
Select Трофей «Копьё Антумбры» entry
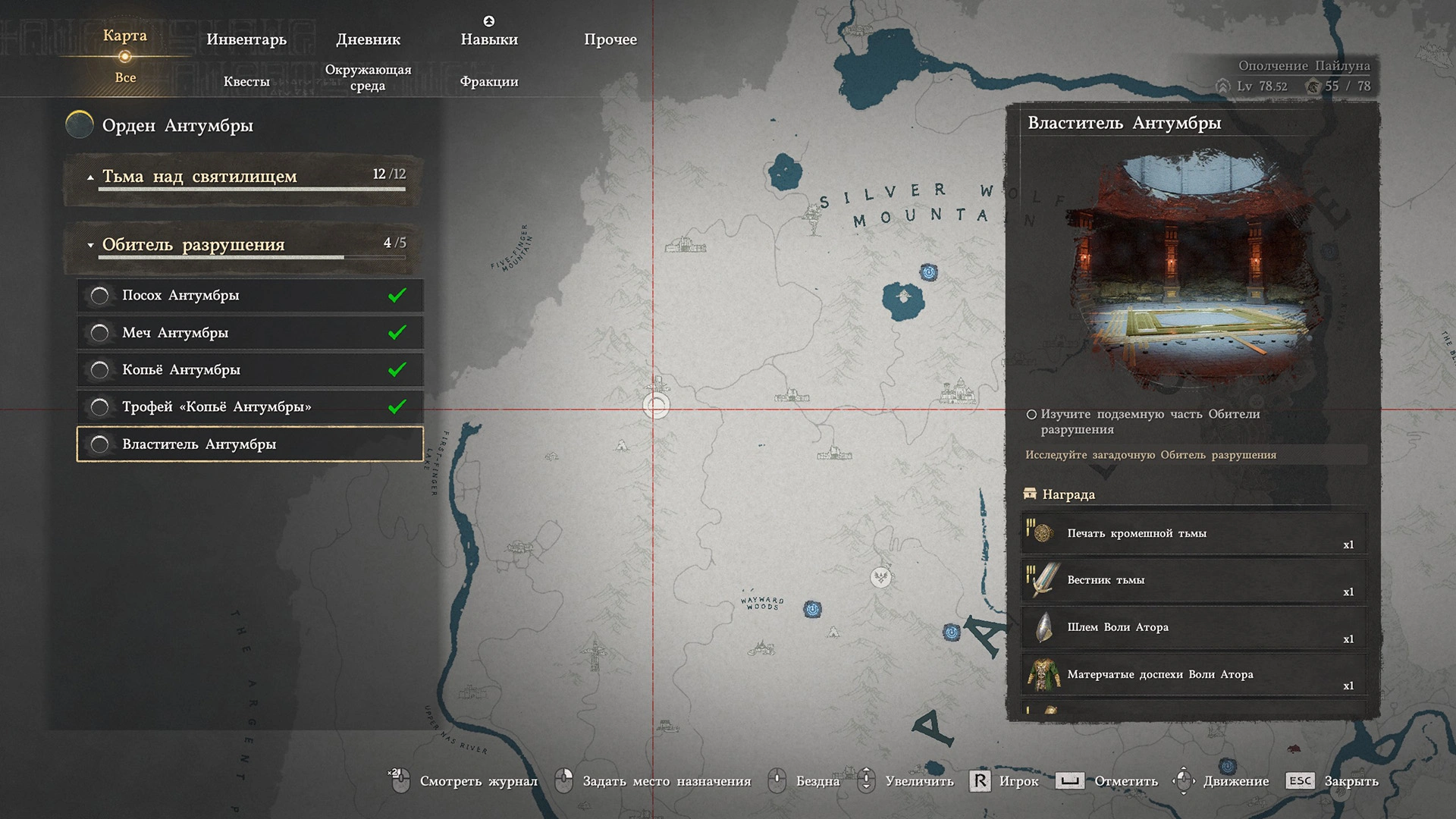point(250,406)
